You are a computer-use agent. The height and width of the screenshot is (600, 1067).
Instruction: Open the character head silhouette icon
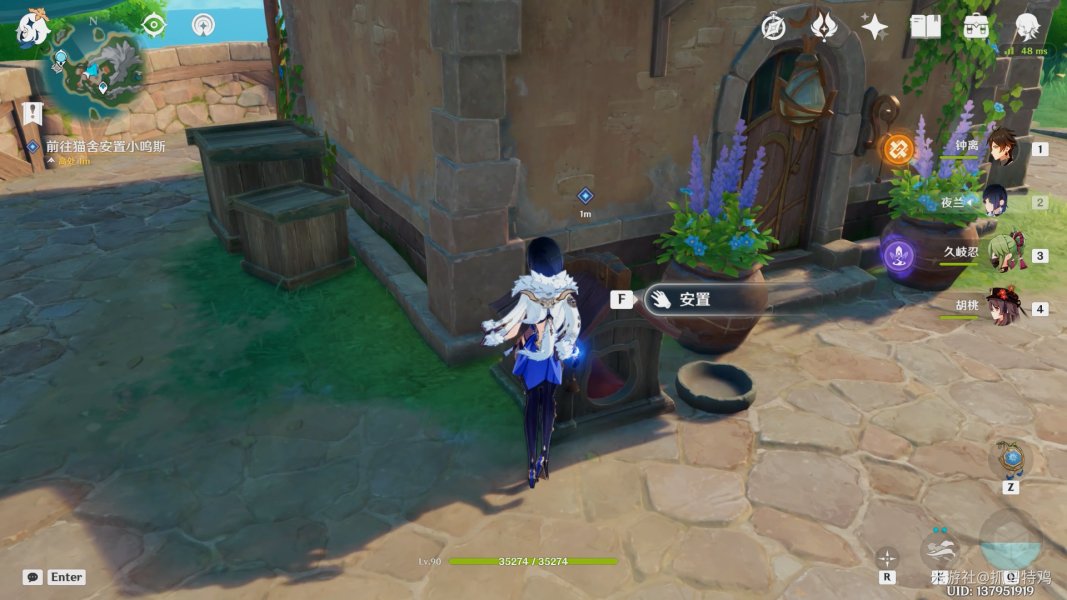pyautogui.click(x=1027, y=27)
